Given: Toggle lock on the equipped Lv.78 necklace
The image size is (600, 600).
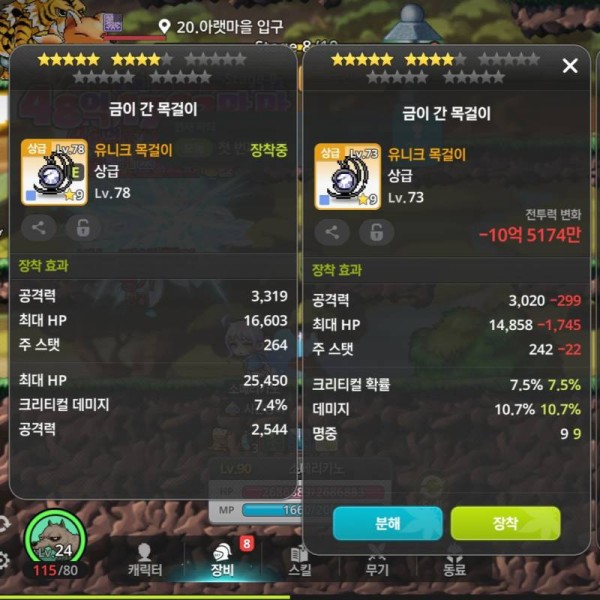Looking at the screenshot, I should pos(82,228).
